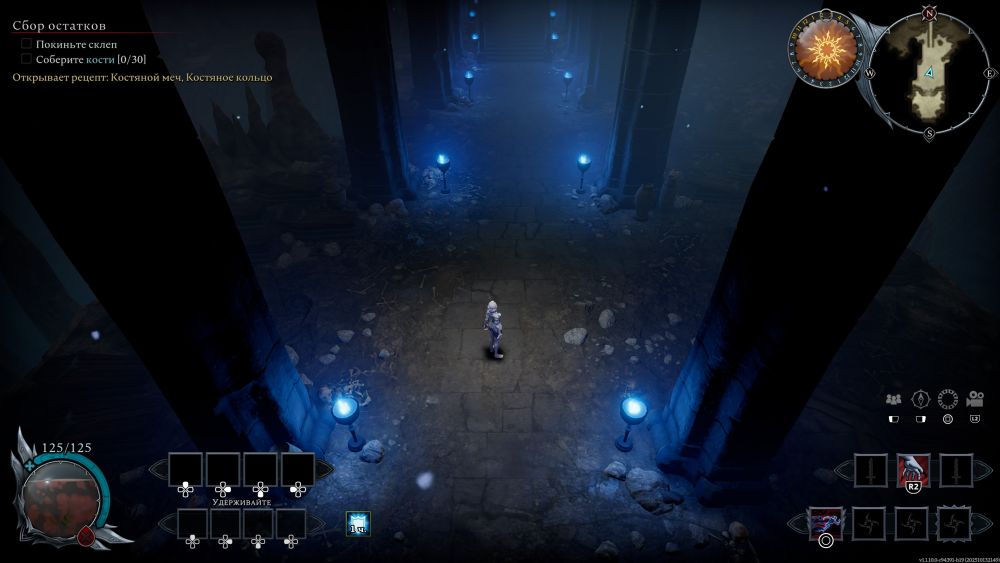
Task: Select the compass icon
Action: (921, 398)
